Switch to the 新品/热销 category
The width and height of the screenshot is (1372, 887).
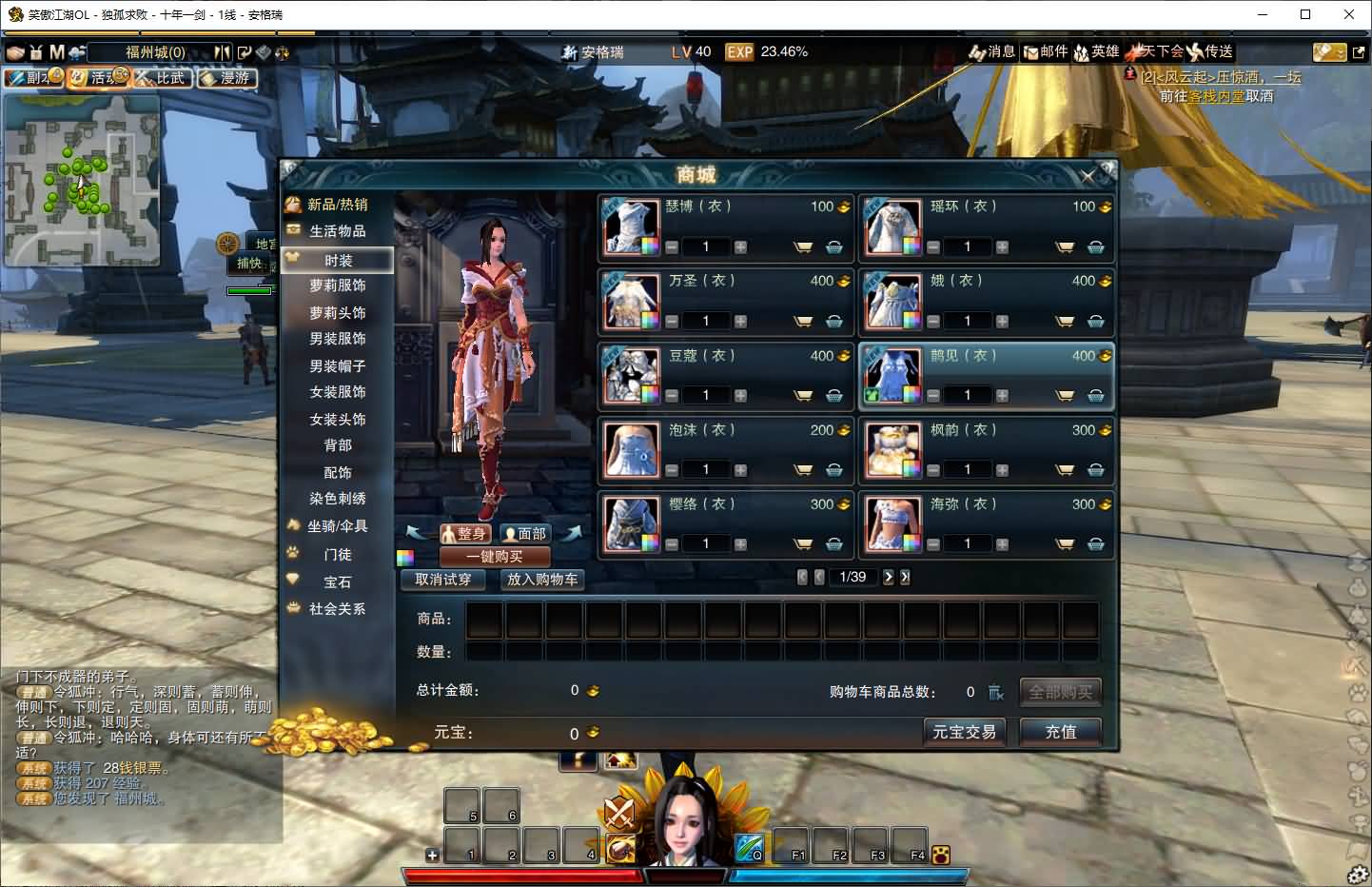point(337,205)
